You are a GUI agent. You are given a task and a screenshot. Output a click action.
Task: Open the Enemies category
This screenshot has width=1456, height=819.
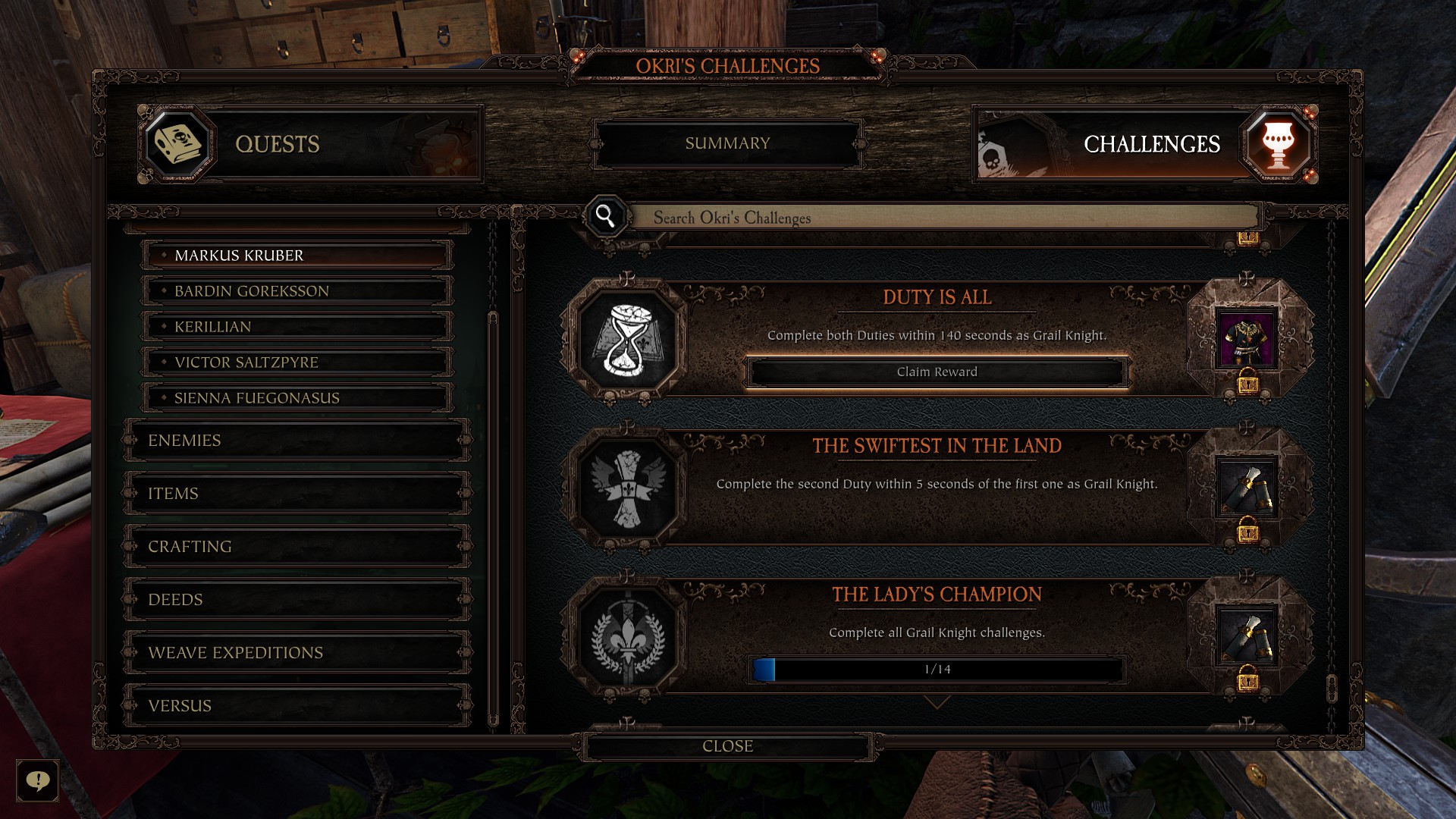[x=297, y=441]
